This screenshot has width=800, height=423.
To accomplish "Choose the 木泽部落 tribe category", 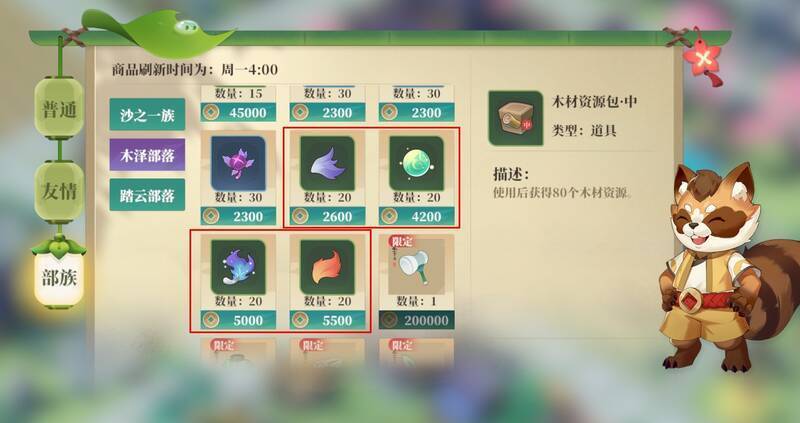I will click(x=147, y=155).
